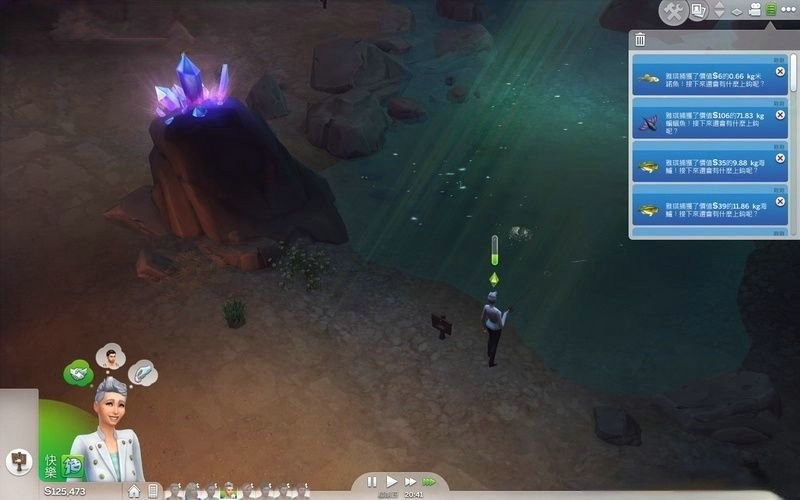Open the phone icon
This screenshot has width=800, height=500.
153,491
